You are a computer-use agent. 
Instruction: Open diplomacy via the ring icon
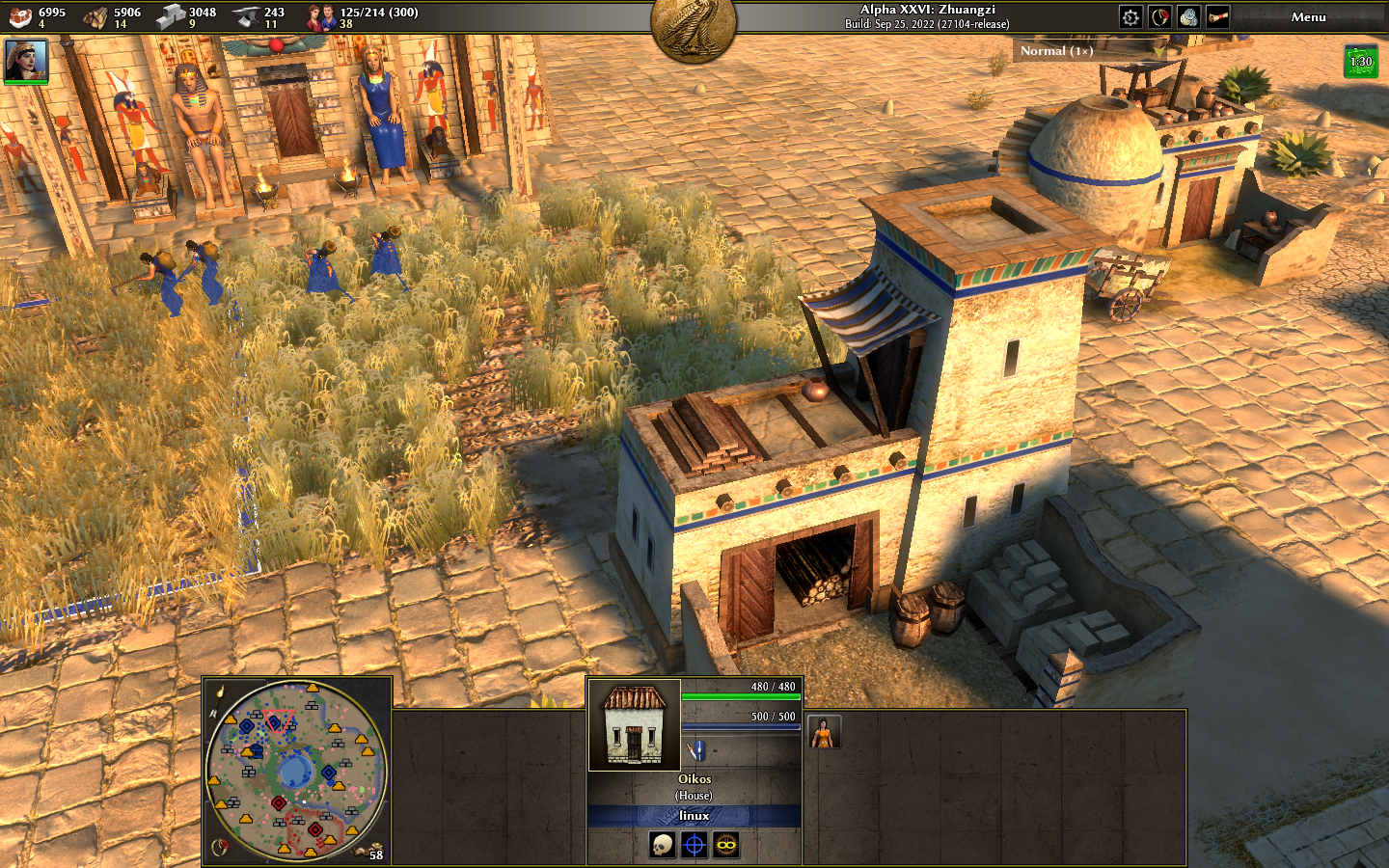point(1159,17)
